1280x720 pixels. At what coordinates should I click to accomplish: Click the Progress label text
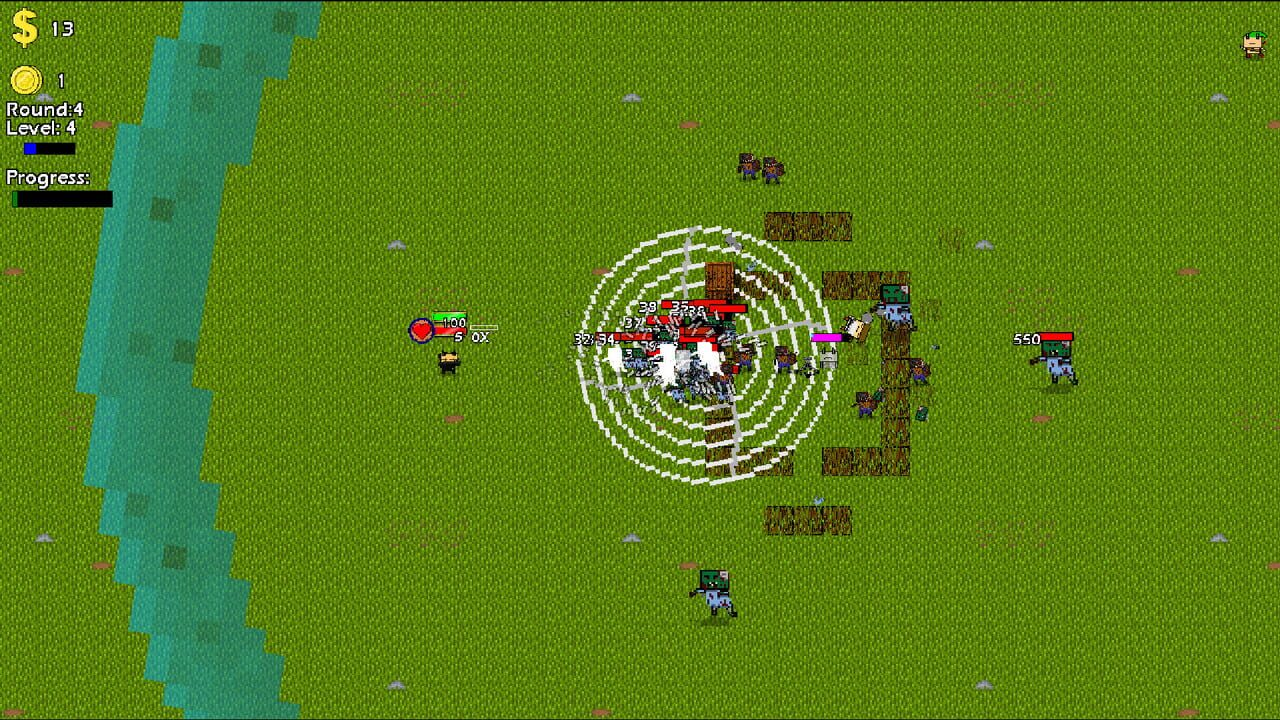(48, 177)
